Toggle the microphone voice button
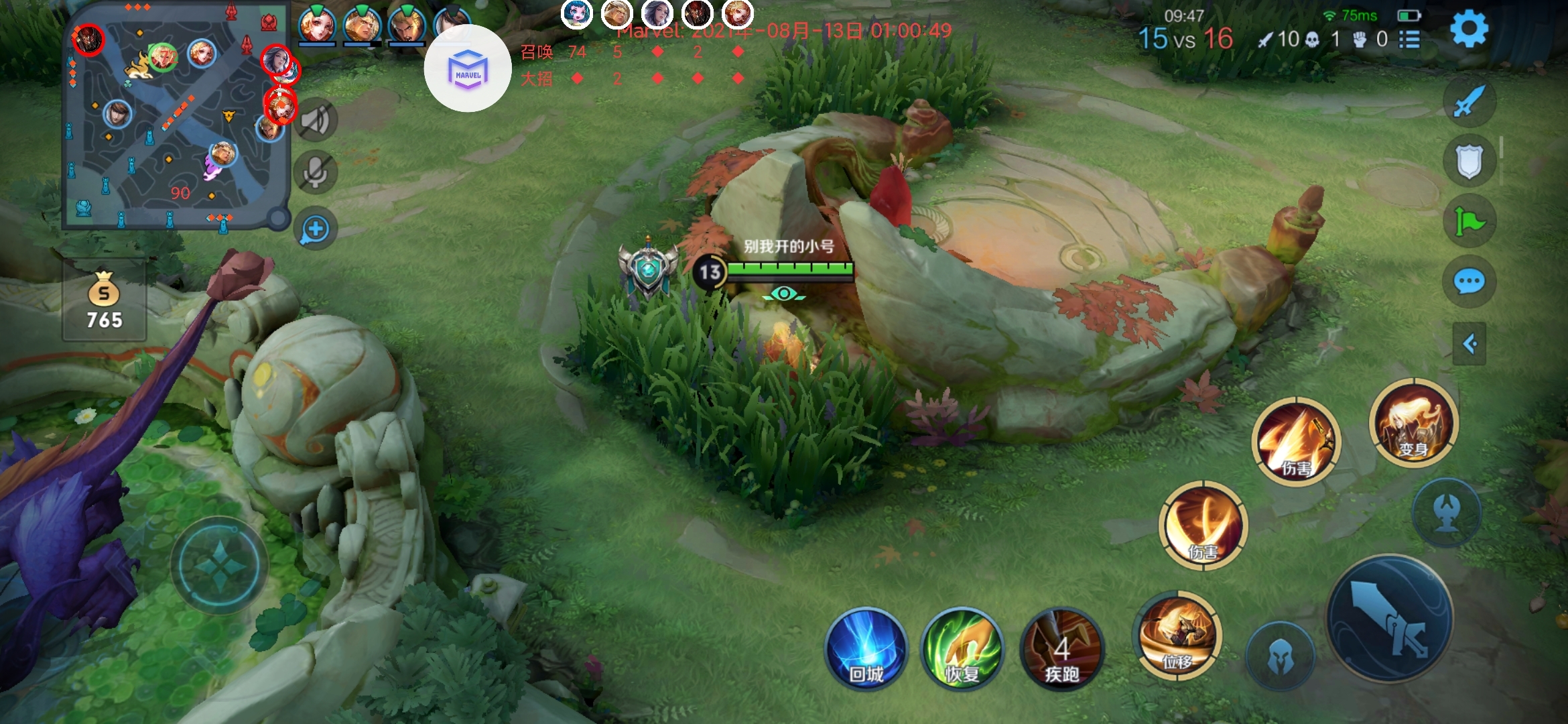The image size is (1568, 724). (315, 172)
